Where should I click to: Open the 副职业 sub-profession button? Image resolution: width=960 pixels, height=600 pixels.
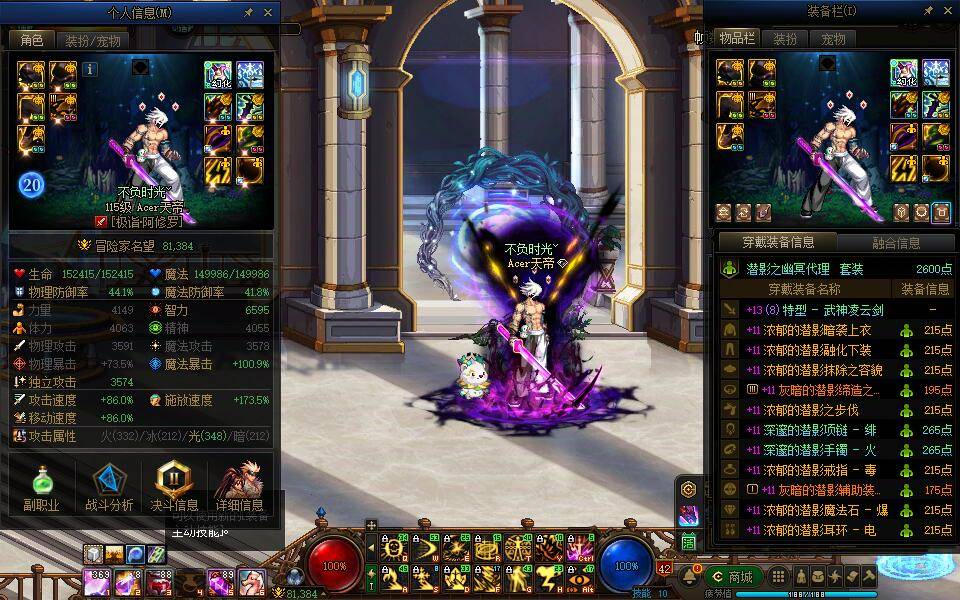point(41,488)
